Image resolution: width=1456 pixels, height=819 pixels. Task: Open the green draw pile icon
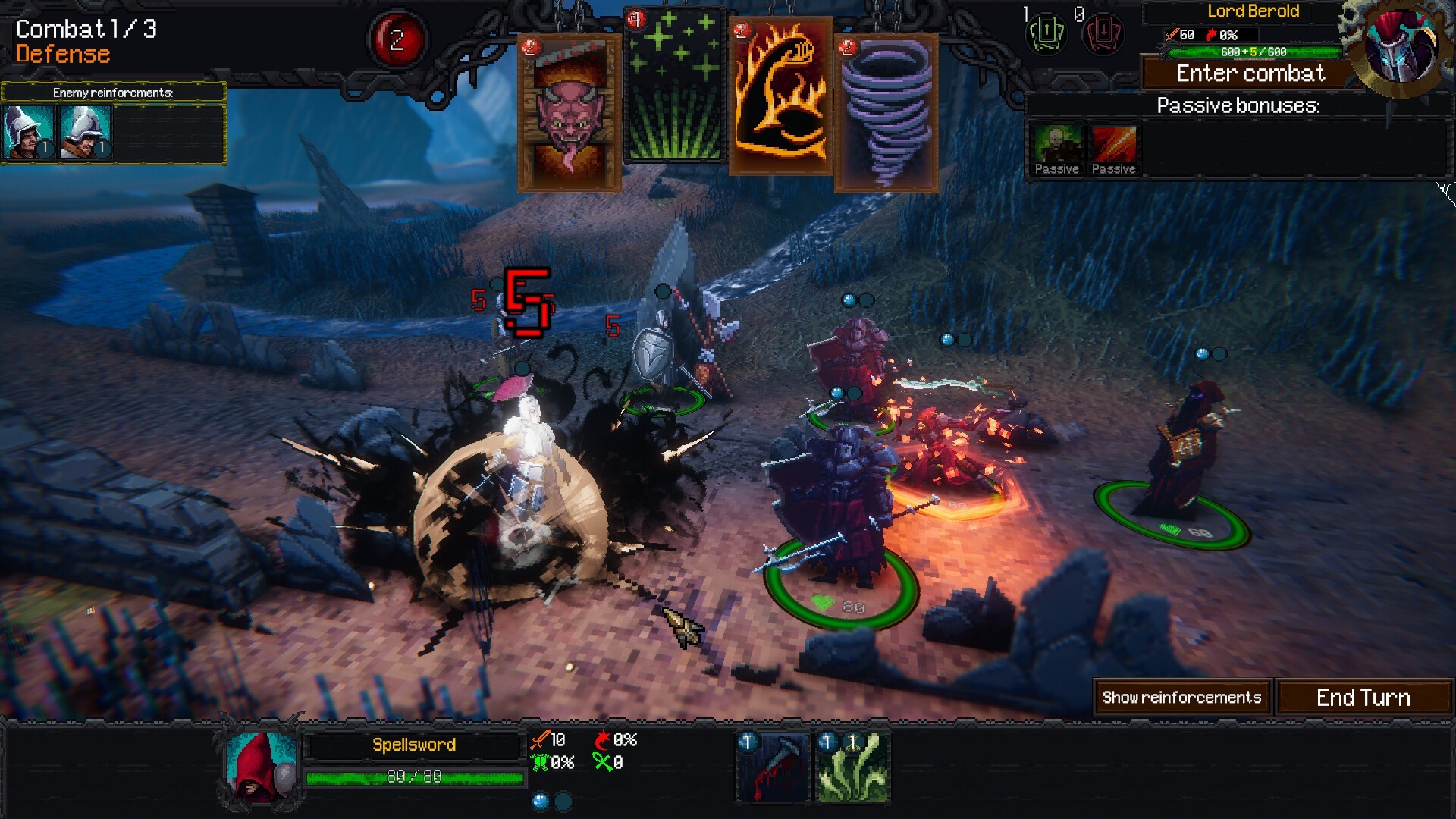(1046, 33)
